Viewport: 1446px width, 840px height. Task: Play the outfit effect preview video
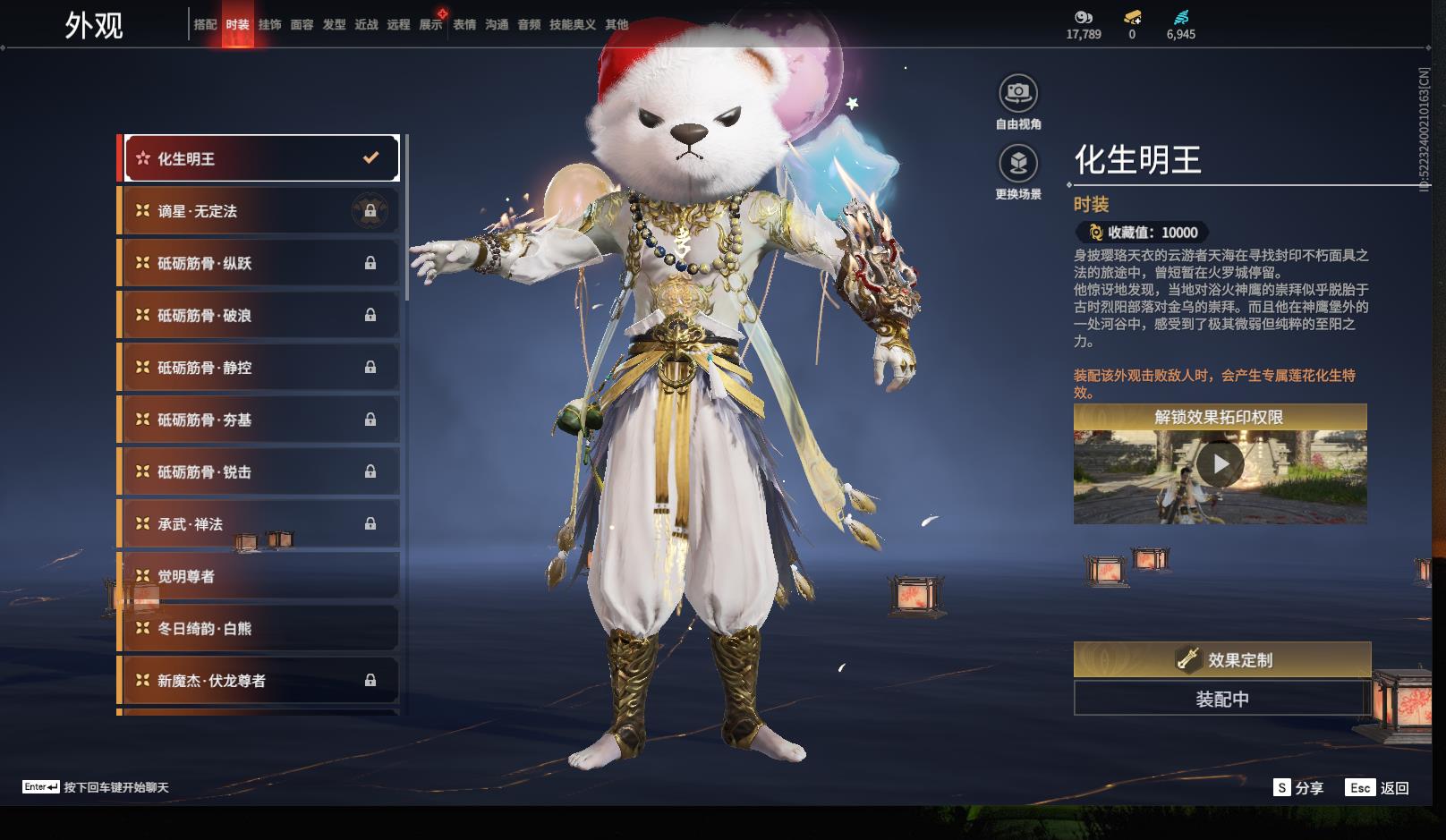[1220, 465]
